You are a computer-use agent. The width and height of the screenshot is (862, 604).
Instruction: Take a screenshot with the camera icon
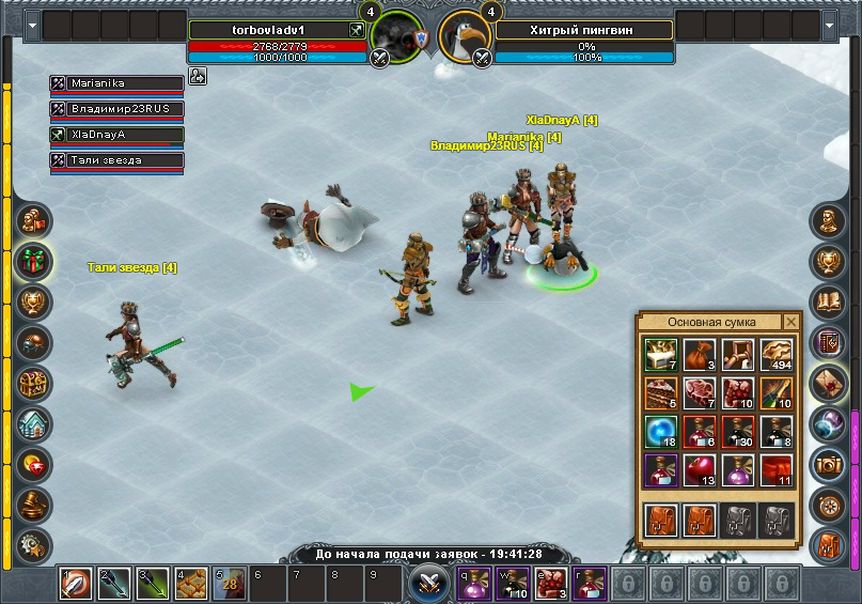[828, 465]
